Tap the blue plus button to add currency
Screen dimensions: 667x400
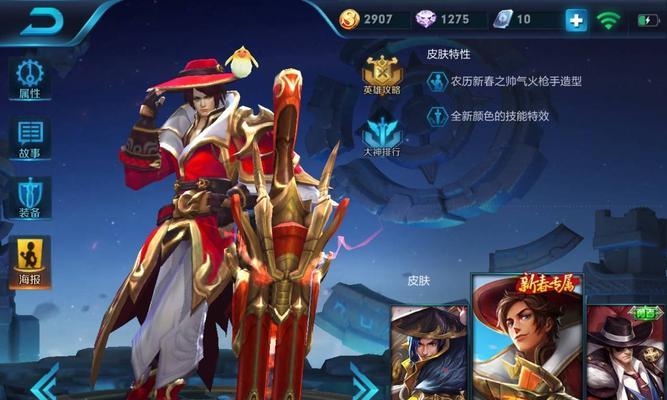[x=576, y=19]
